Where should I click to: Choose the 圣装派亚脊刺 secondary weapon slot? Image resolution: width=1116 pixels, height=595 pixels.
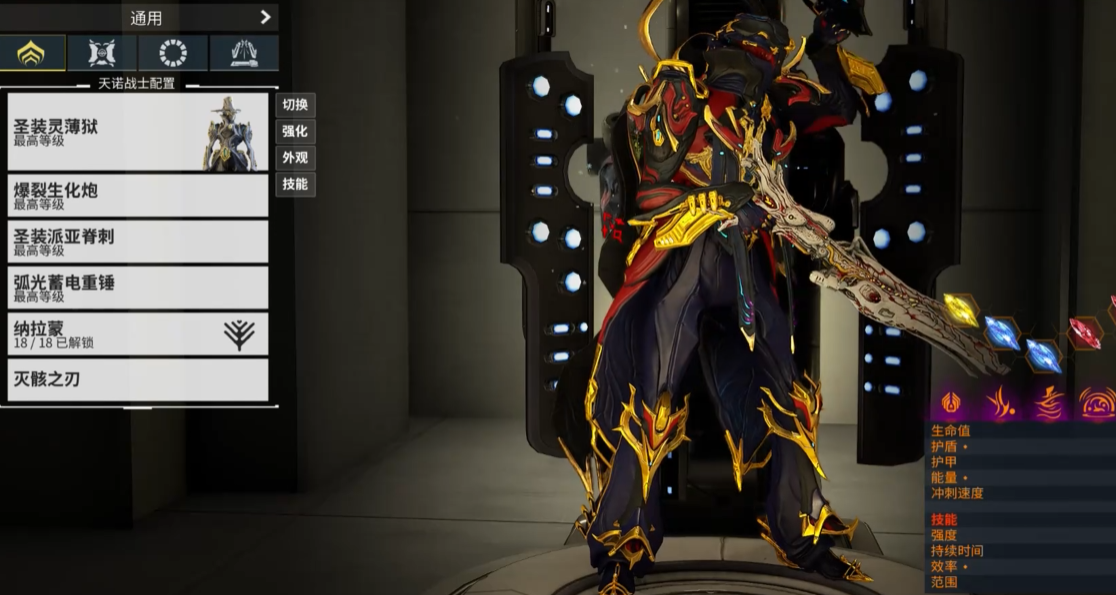tap(138, 241)
